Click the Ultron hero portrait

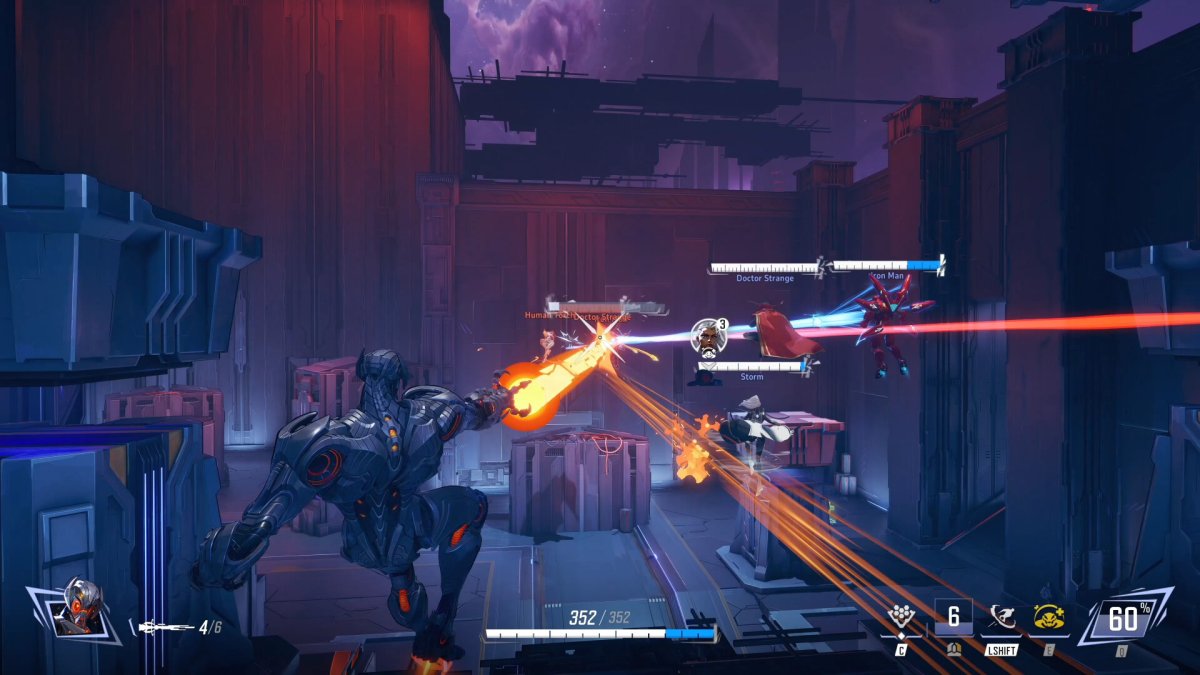pyautogui.click(x=78, y=608)
